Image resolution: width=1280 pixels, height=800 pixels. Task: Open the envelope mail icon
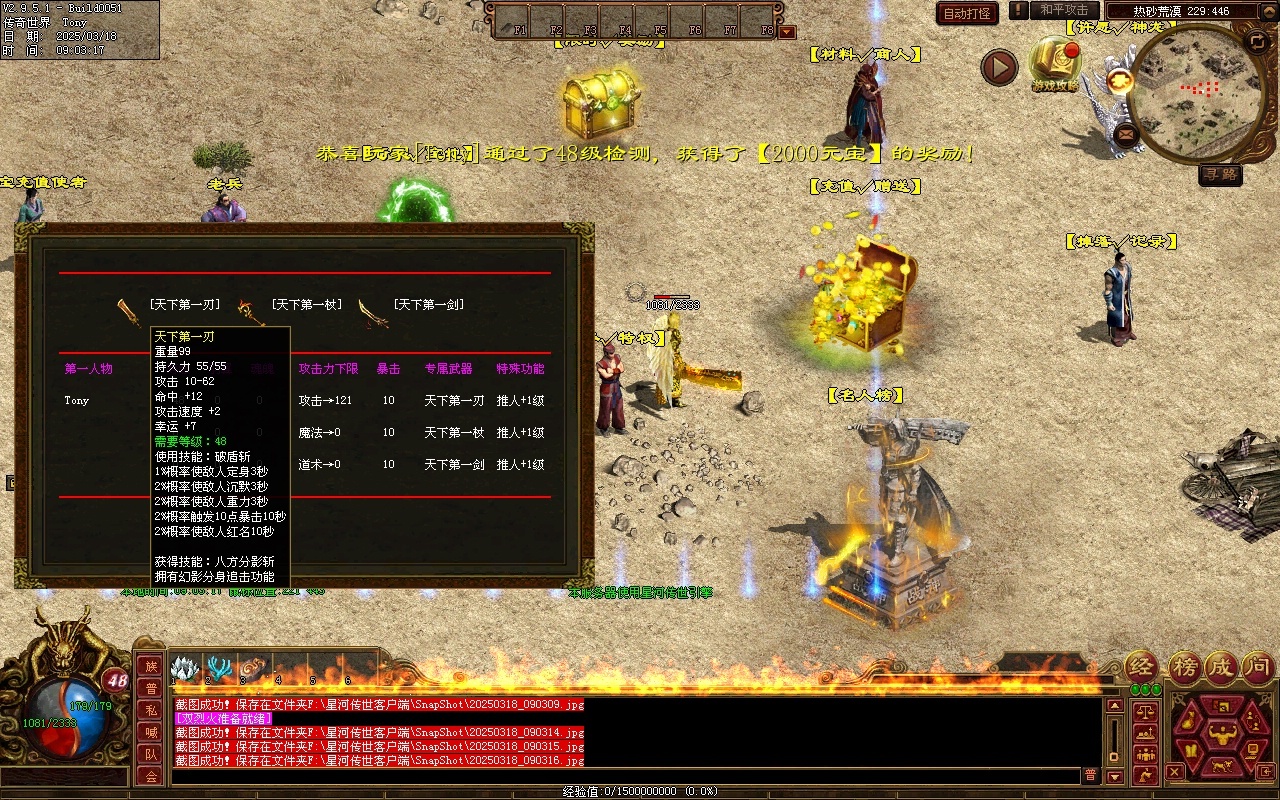(x=1126, y=133)
